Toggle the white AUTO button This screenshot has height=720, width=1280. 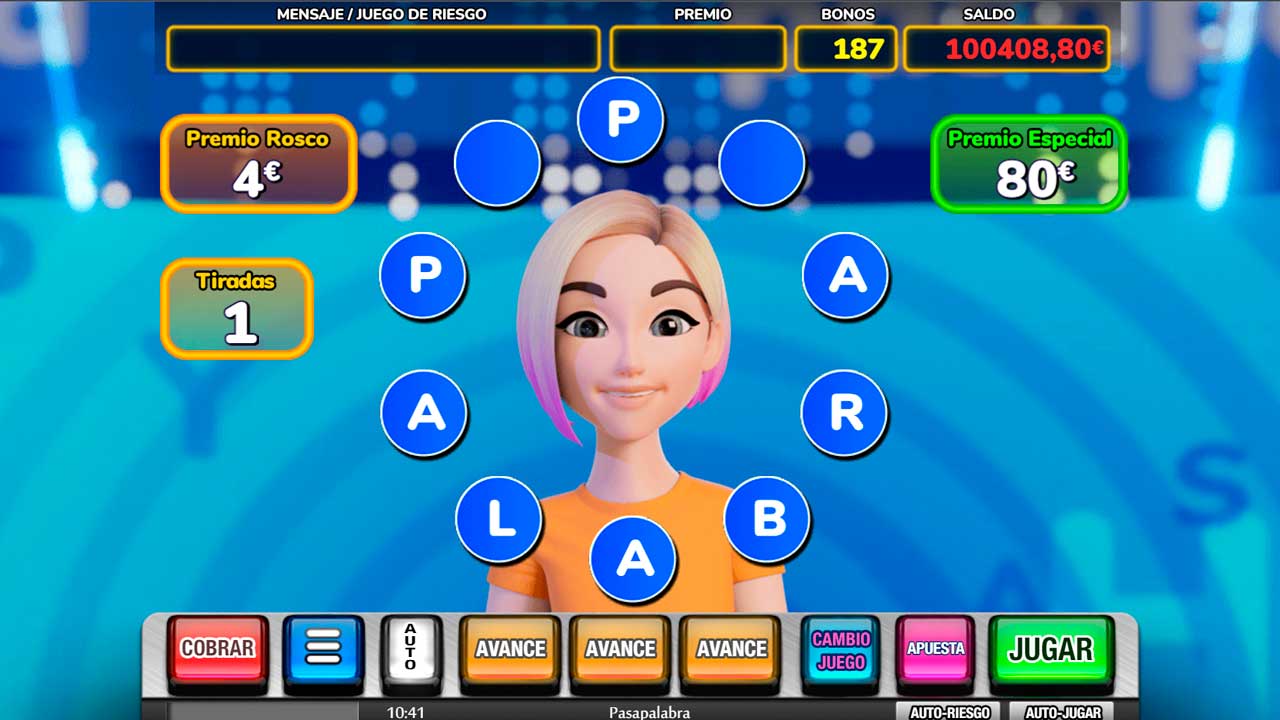tap(411, 649)
